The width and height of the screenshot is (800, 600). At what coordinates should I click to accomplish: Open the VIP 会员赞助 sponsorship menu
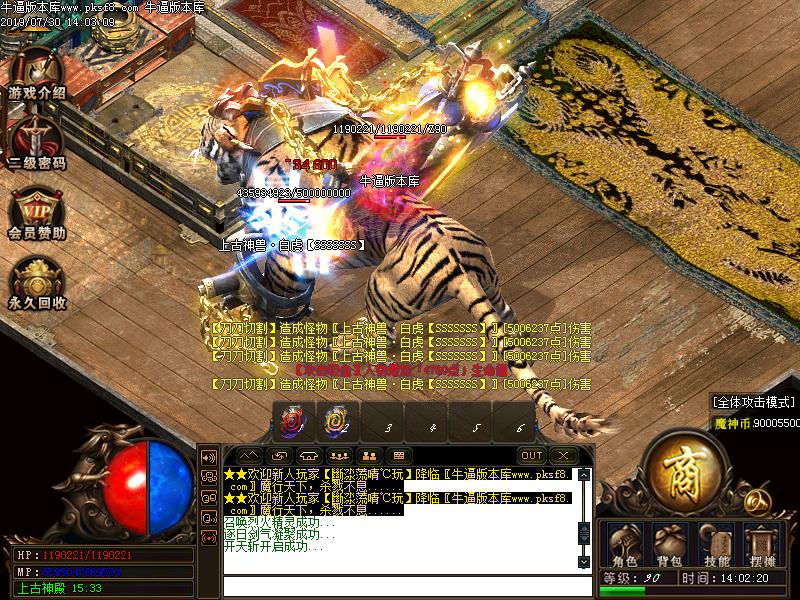click(36, 213)
